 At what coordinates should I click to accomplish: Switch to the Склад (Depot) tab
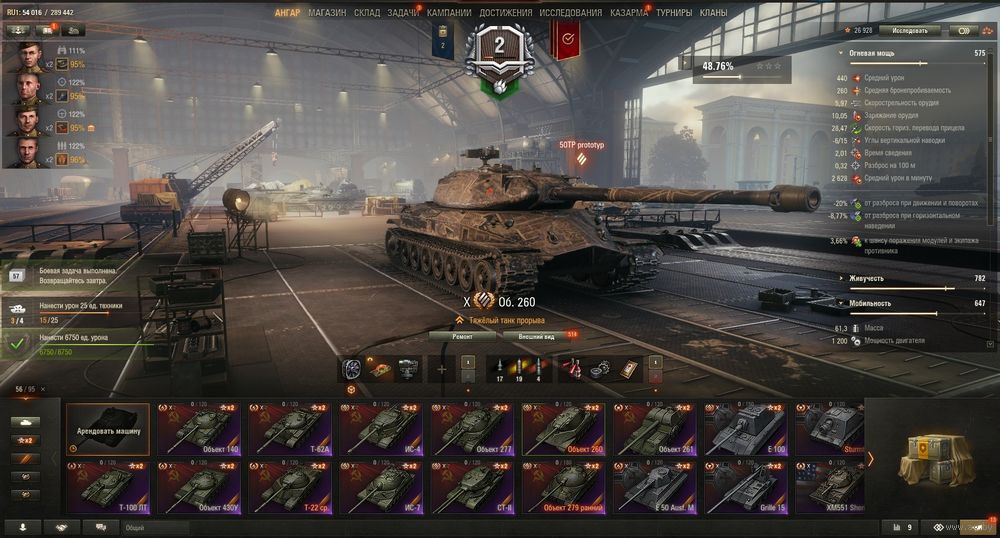click(366, 13)
